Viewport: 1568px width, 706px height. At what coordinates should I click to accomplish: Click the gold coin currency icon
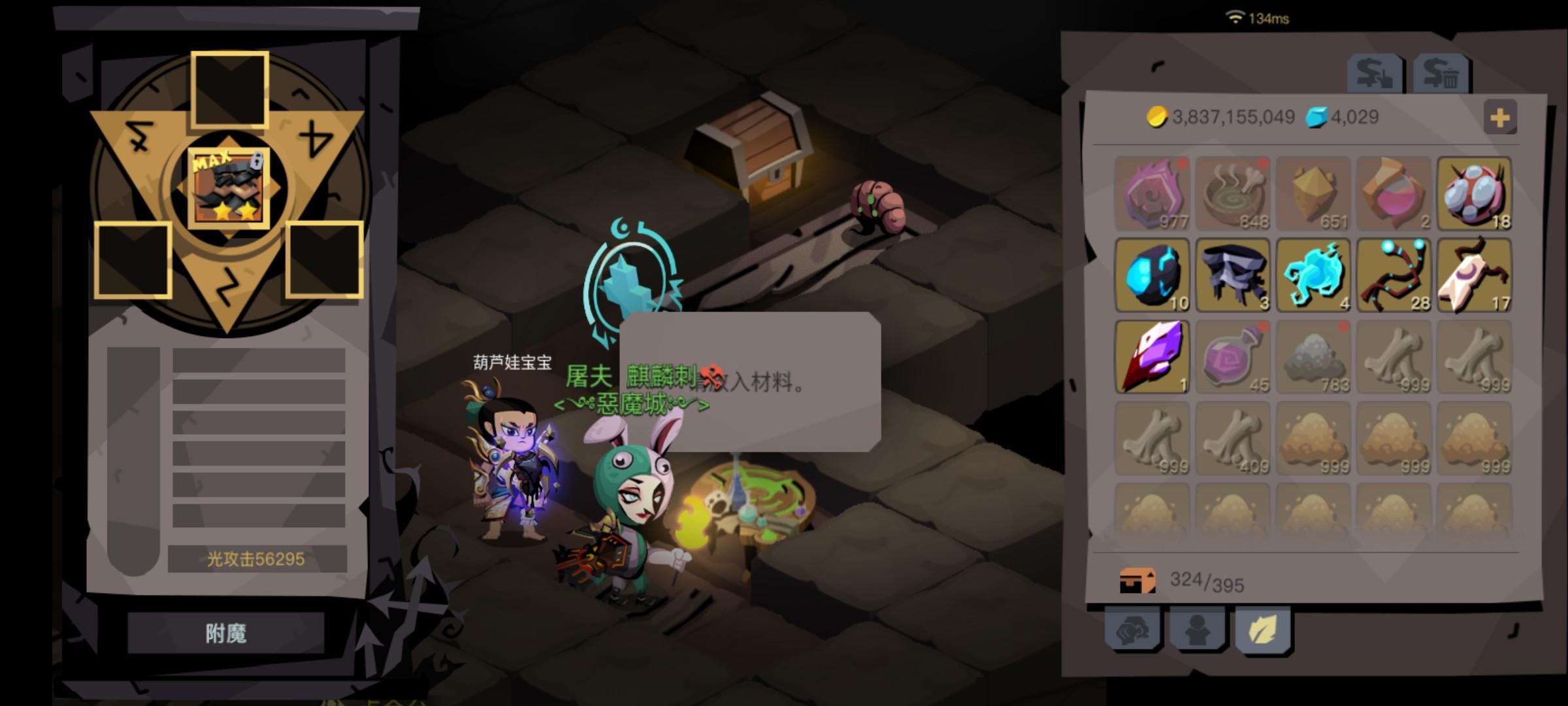1157,118
